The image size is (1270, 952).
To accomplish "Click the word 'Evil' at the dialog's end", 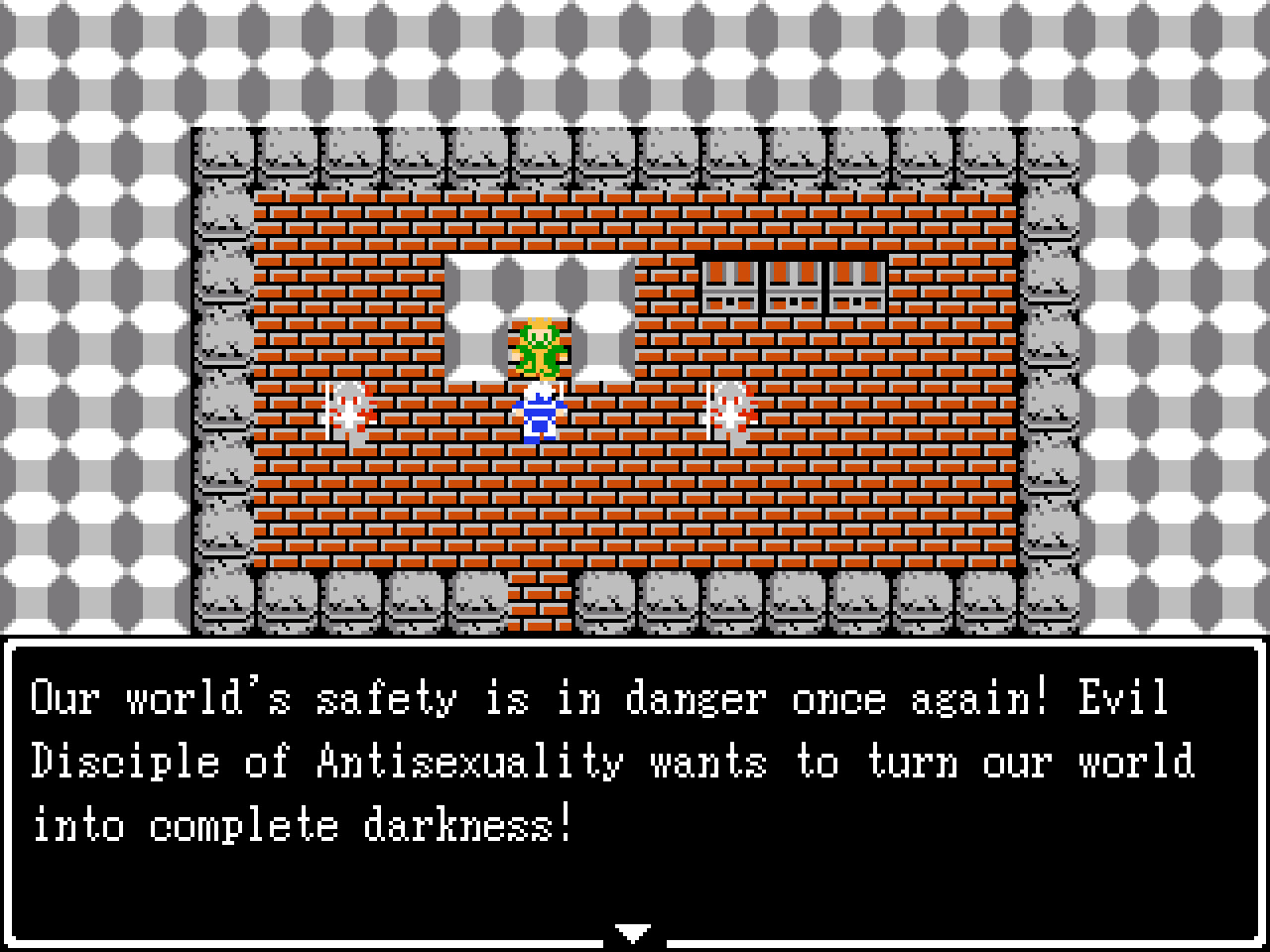I will [1126, 699].
